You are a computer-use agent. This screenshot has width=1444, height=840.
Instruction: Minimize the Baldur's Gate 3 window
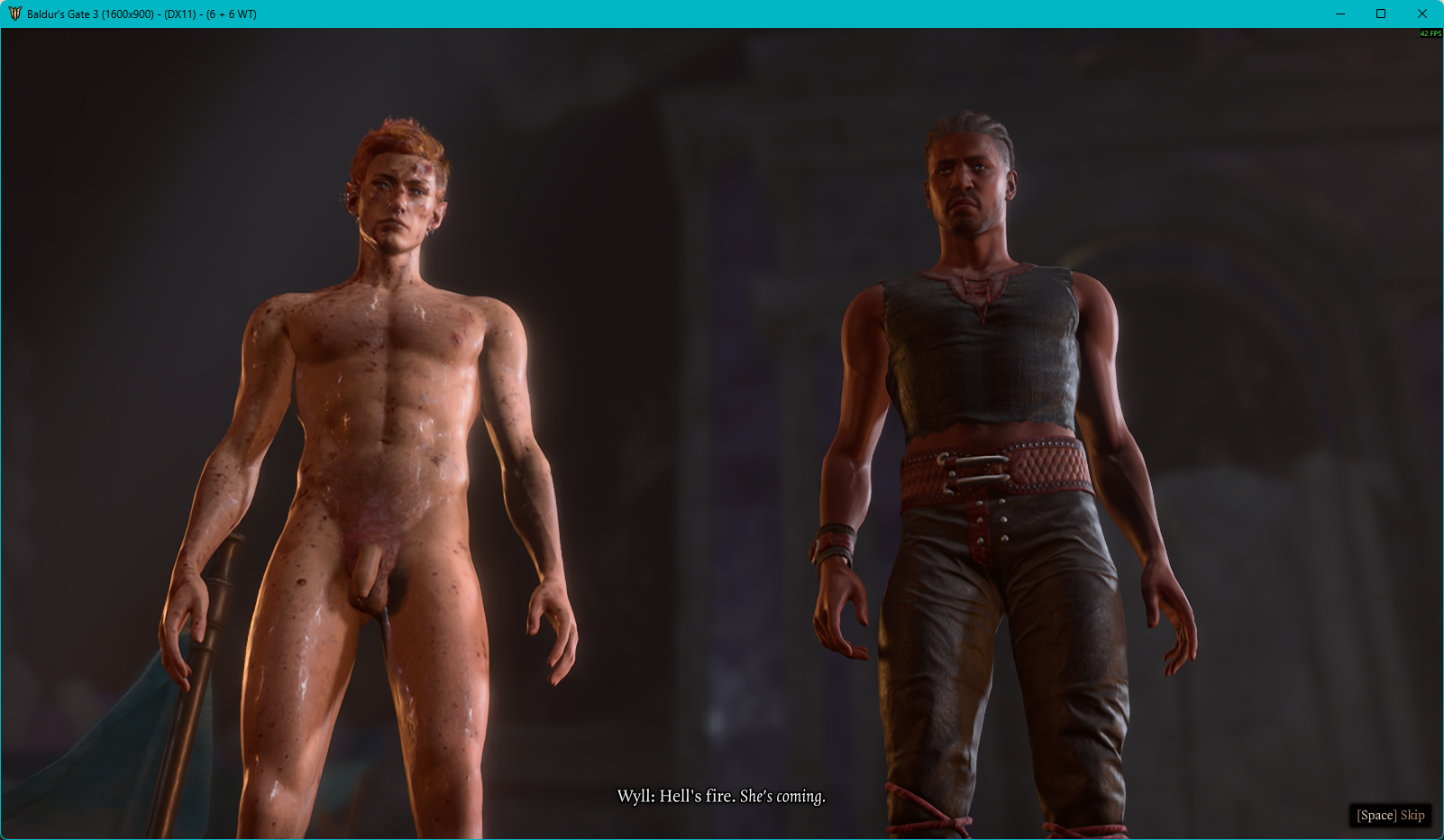[x=1340, y=14]
